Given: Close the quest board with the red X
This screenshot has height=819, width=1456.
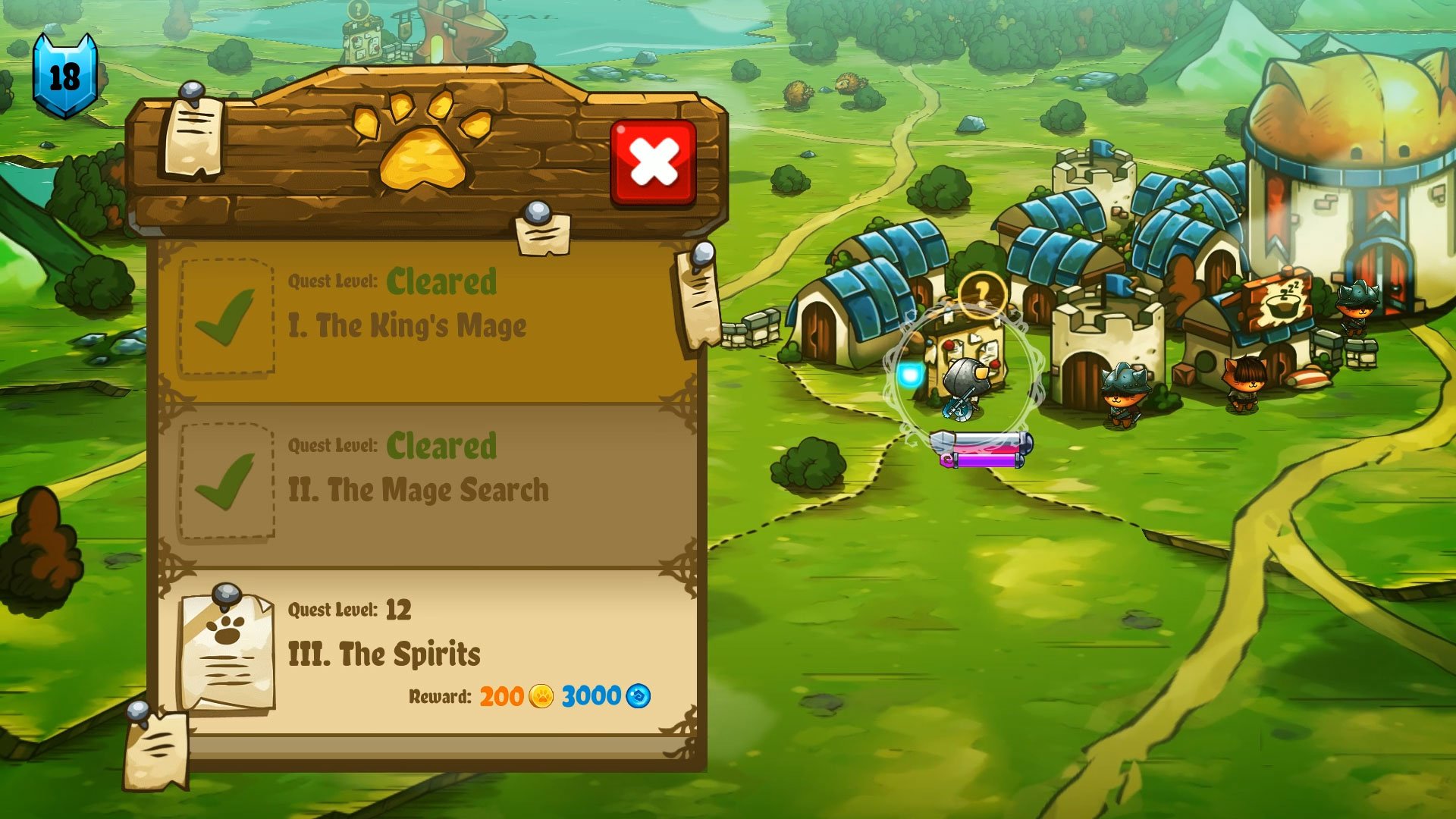Looking at the screenshot, I should (654, 162).
